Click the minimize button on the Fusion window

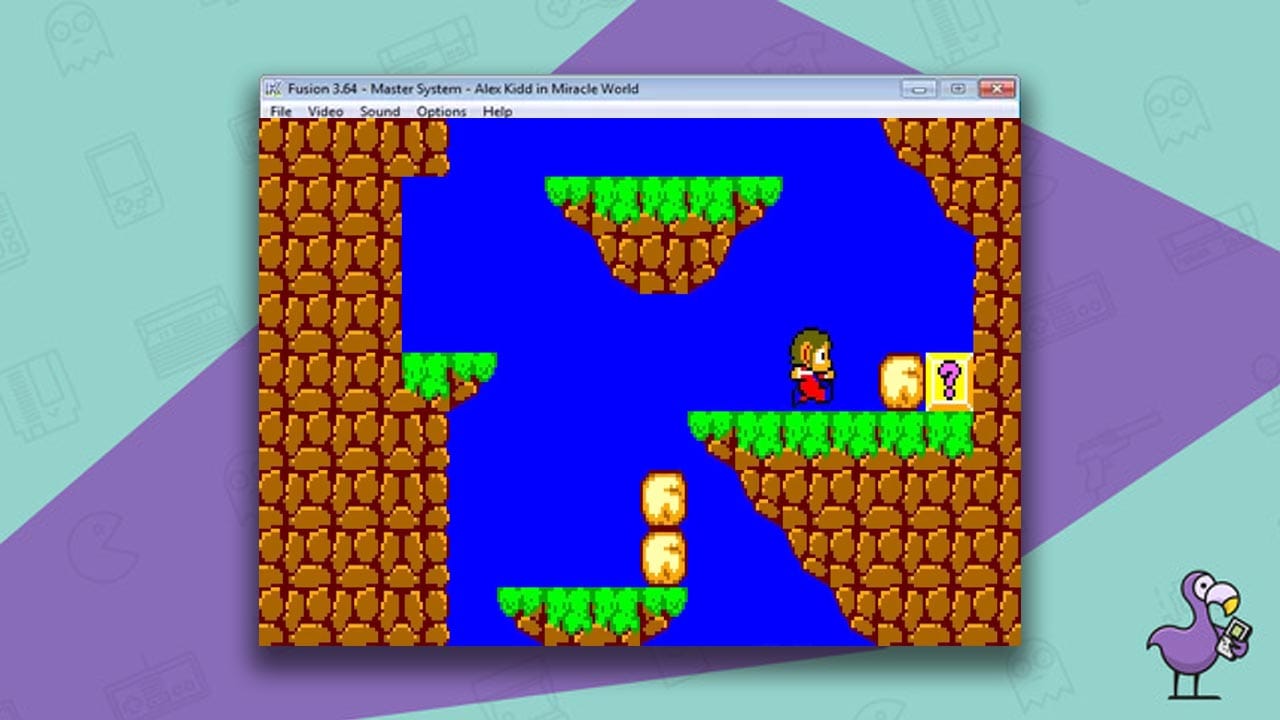pyautogui.click(x=917, y=88)
